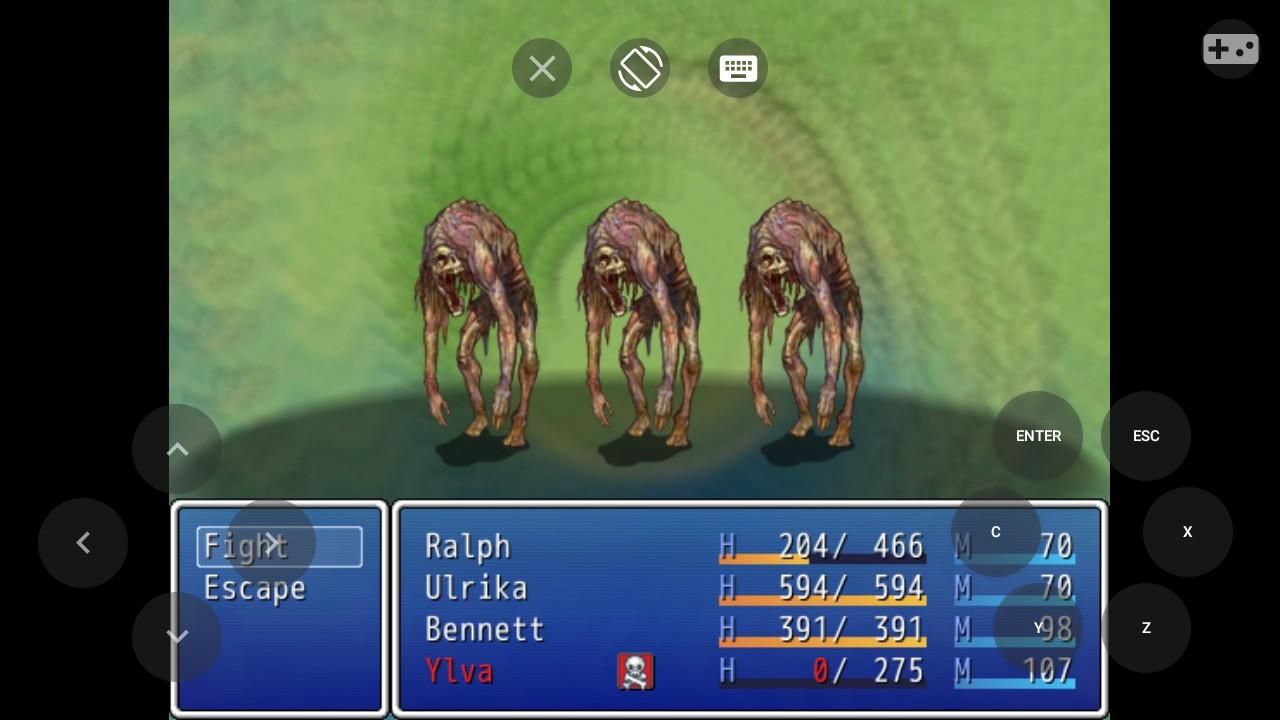Tap the virtual X button
Image resolution: width=1280 pixels, height=720 pixels.
pyautogui.click(x=1188, y=532)
